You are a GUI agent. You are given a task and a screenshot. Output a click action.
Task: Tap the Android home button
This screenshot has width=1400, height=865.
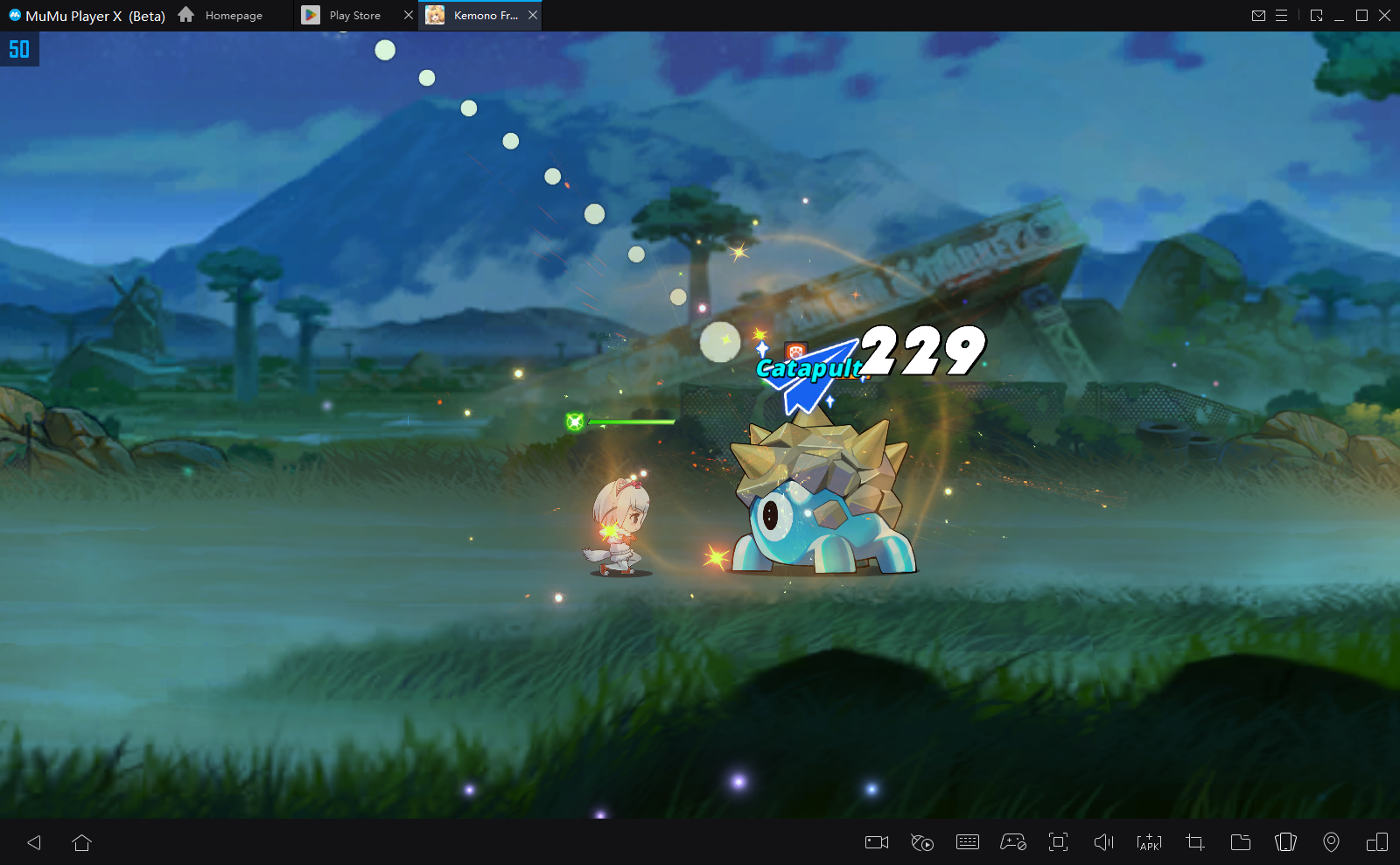83,842
